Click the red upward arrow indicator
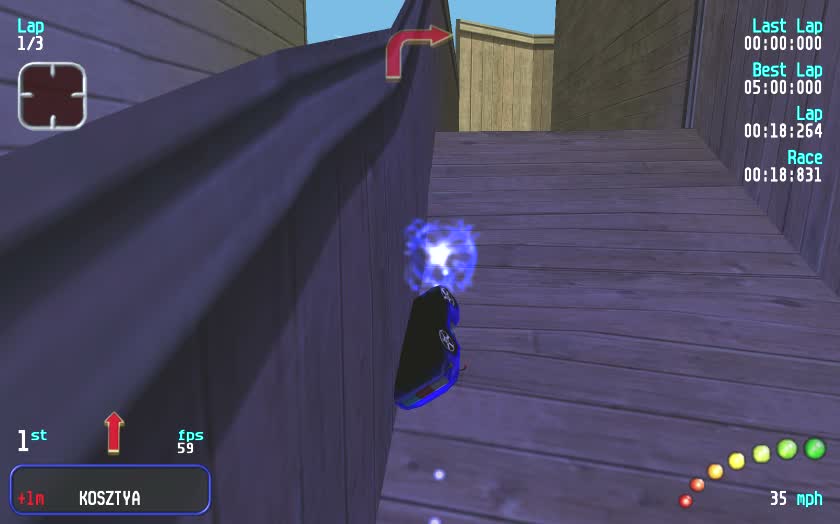 point(114,432)
